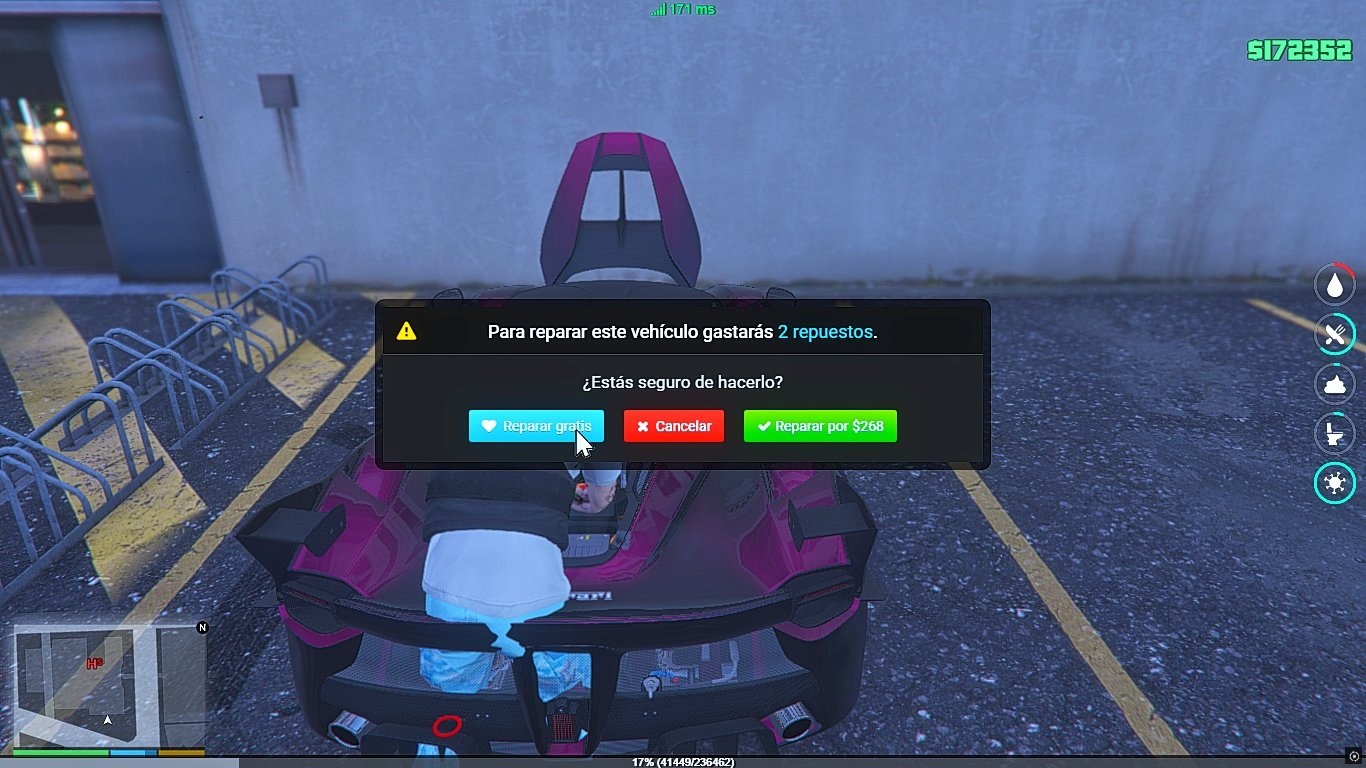Confirm Reparar por $268
This screenshot has height=768, width=1366.
(820, 426)
